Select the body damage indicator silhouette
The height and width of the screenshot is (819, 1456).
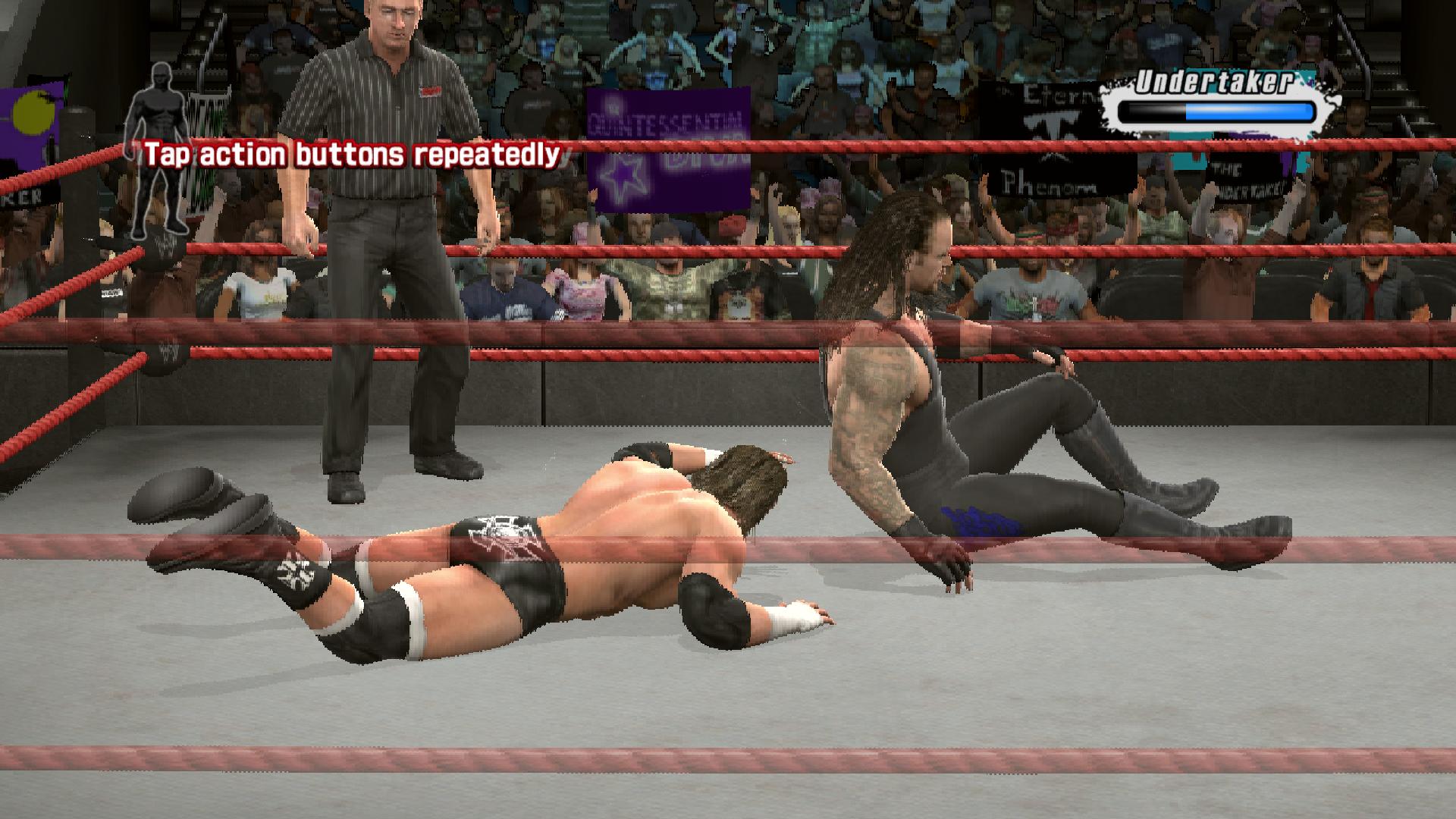pyautogui.click(x=157, y=152)
